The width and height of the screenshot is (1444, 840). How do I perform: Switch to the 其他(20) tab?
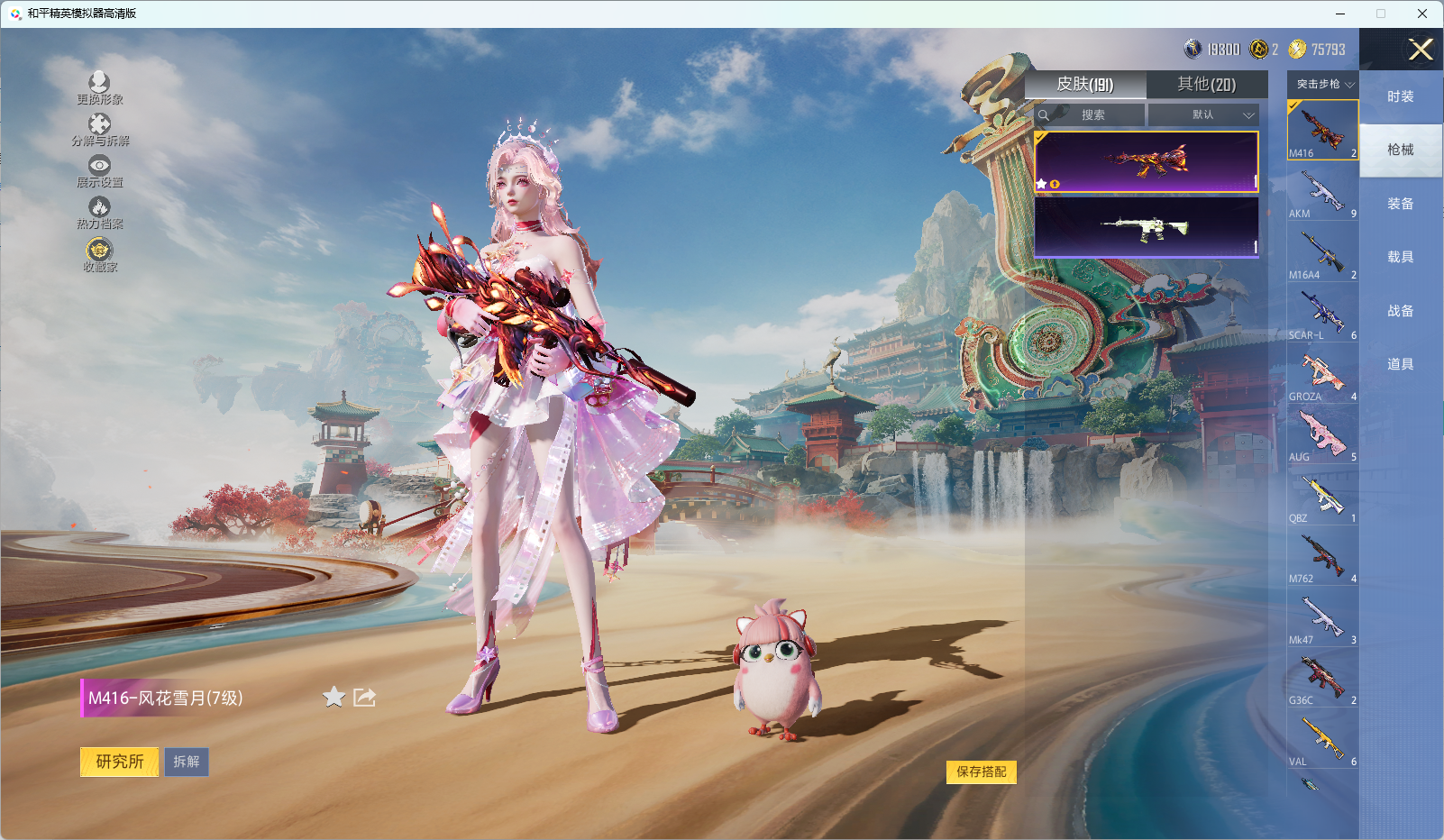[1206, 85]
